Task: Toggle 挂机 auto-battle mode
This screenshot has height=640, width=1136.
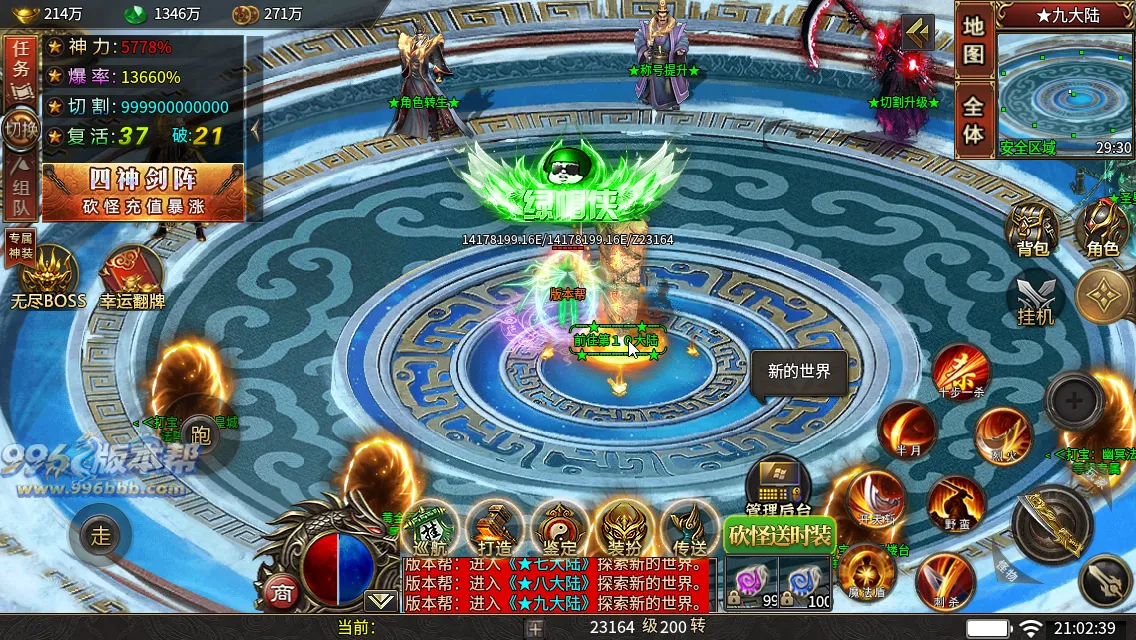Action: pos(1035,300)
